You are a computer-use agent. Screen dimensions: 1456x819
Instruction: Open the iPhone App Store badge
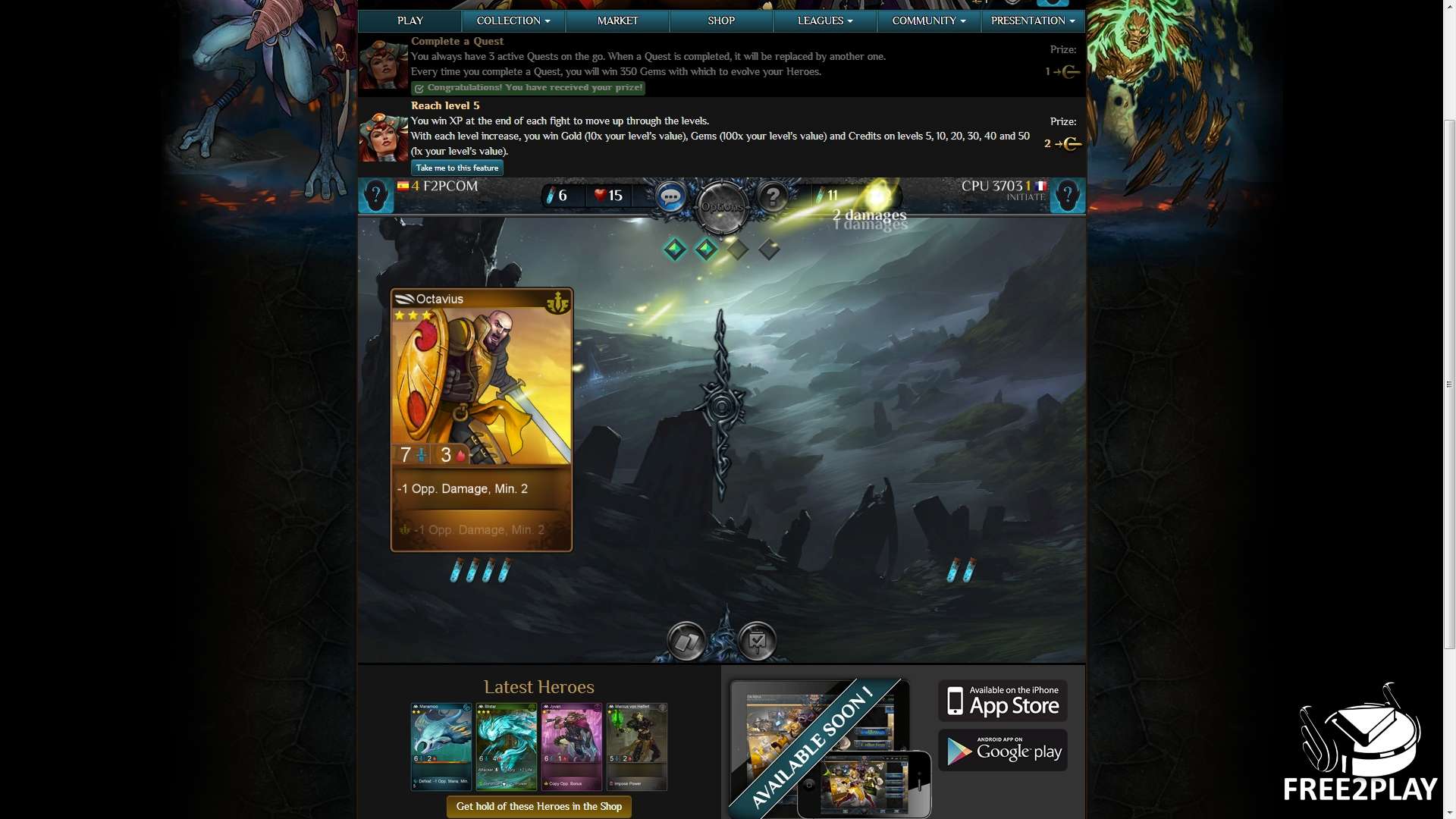[x=1003, y=701]
